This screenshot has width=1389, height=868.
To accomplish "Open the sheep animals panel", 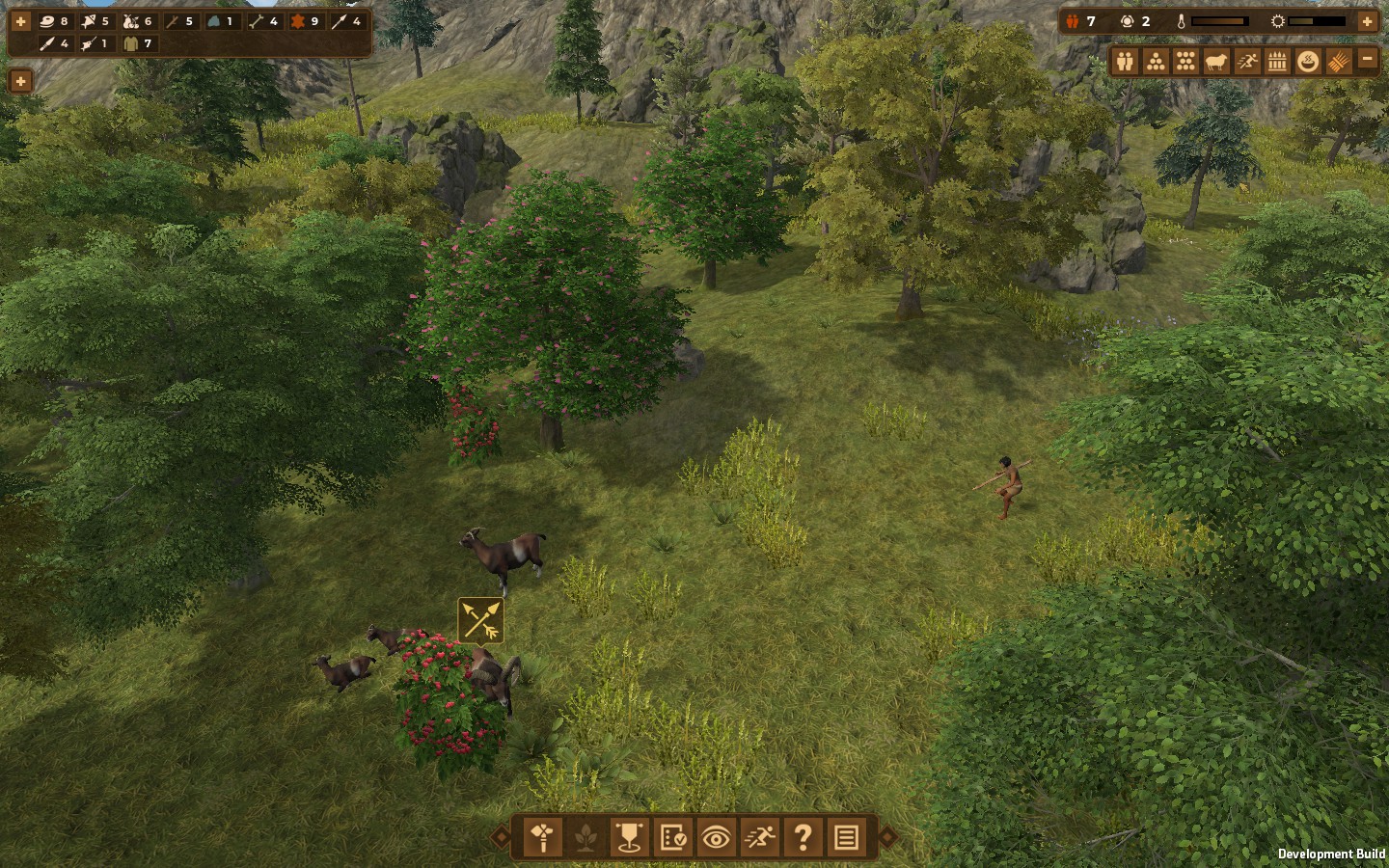I will click(x=1216, y=62).
